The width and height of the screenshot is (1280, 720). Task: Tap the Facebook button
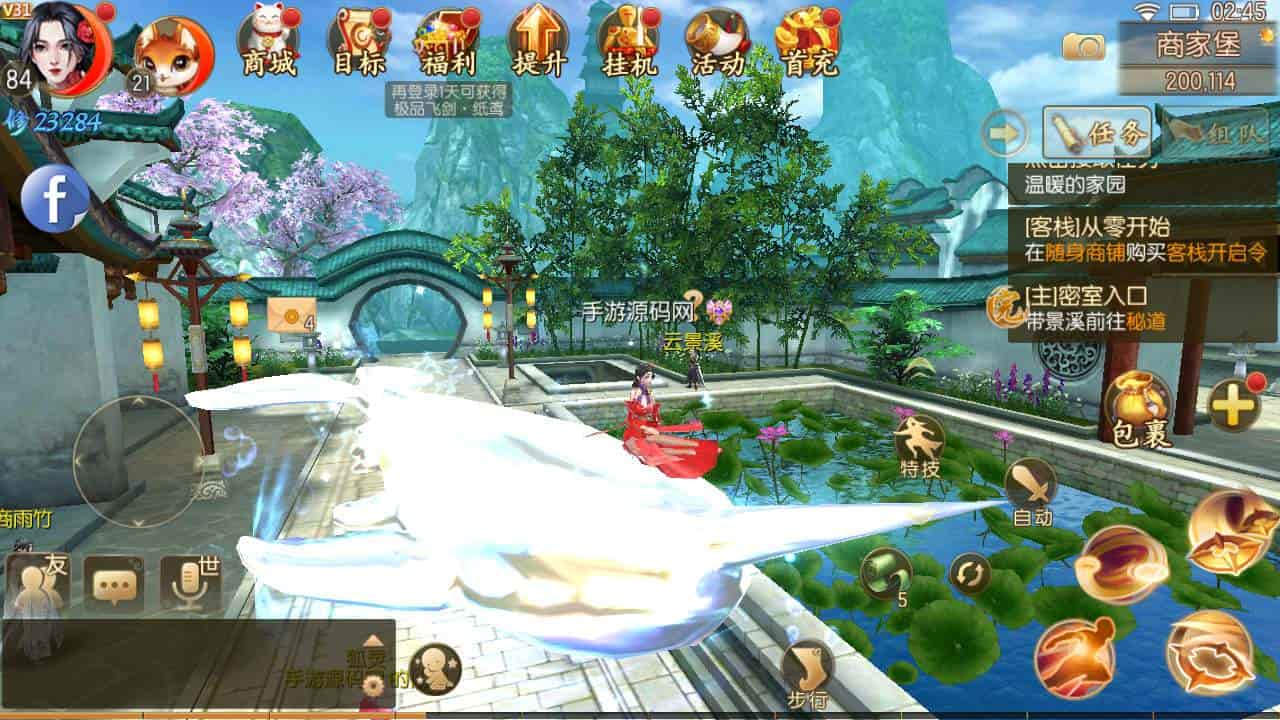pyautogui.click(x=55, y=198)
